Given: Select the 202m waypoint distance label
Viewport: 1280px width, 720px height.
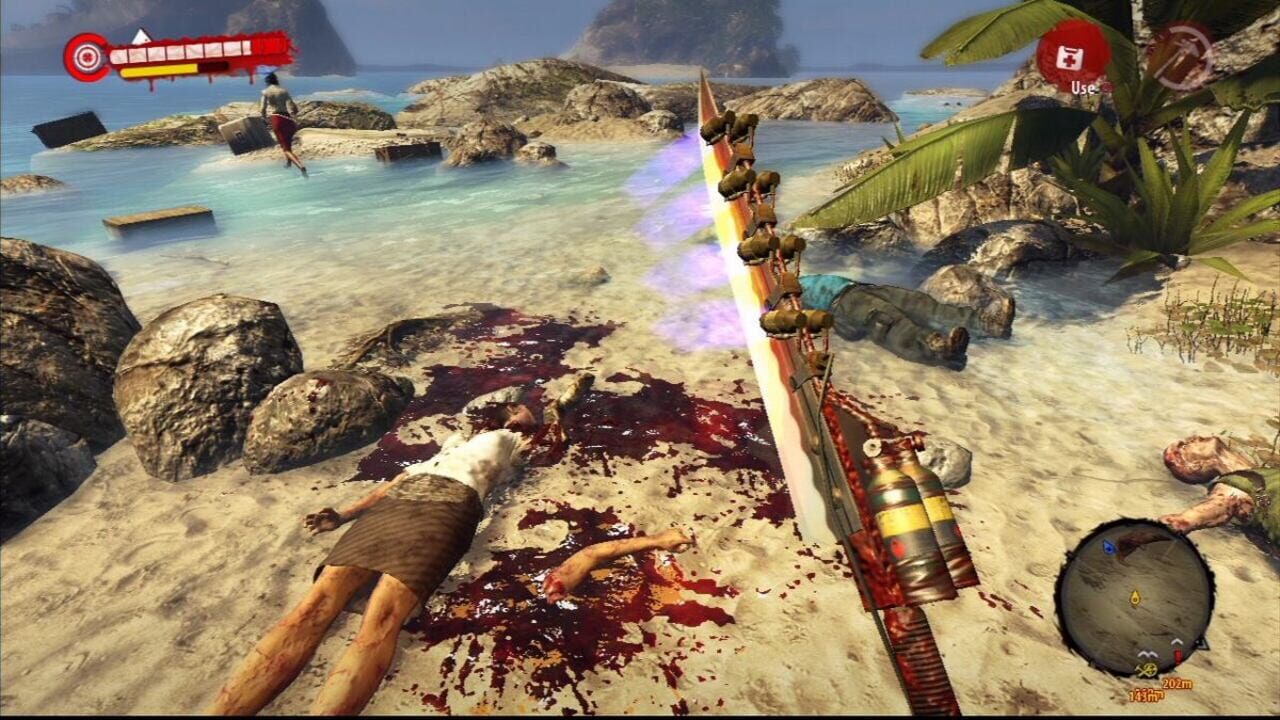Looking at the screenshot, I should tap(1177, 684).
